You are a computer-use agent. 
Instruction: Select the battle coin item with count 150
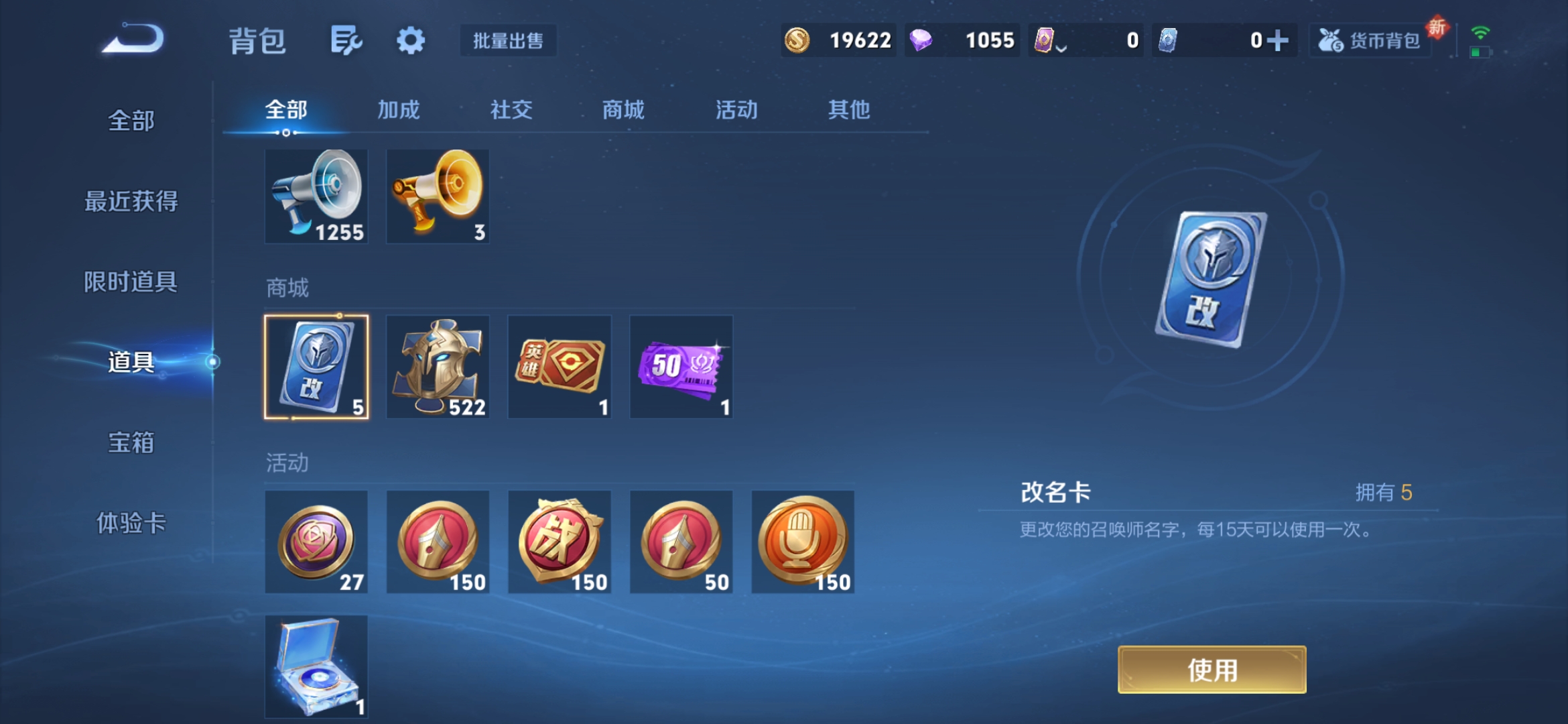tap(560, 542)
